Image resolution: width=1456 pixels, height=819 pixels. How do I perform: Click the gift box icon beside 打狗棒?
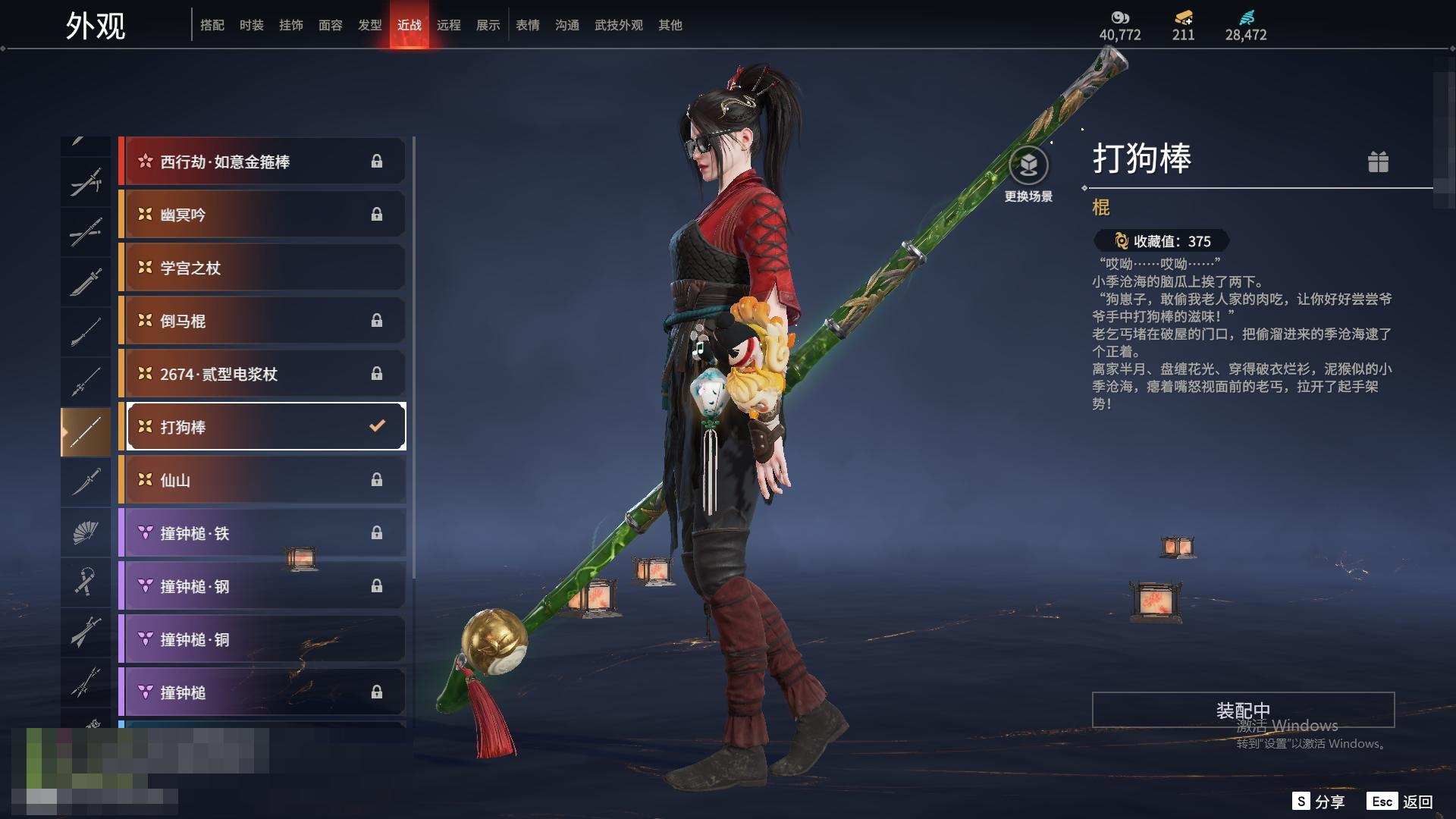click(x=1378, y=162)
